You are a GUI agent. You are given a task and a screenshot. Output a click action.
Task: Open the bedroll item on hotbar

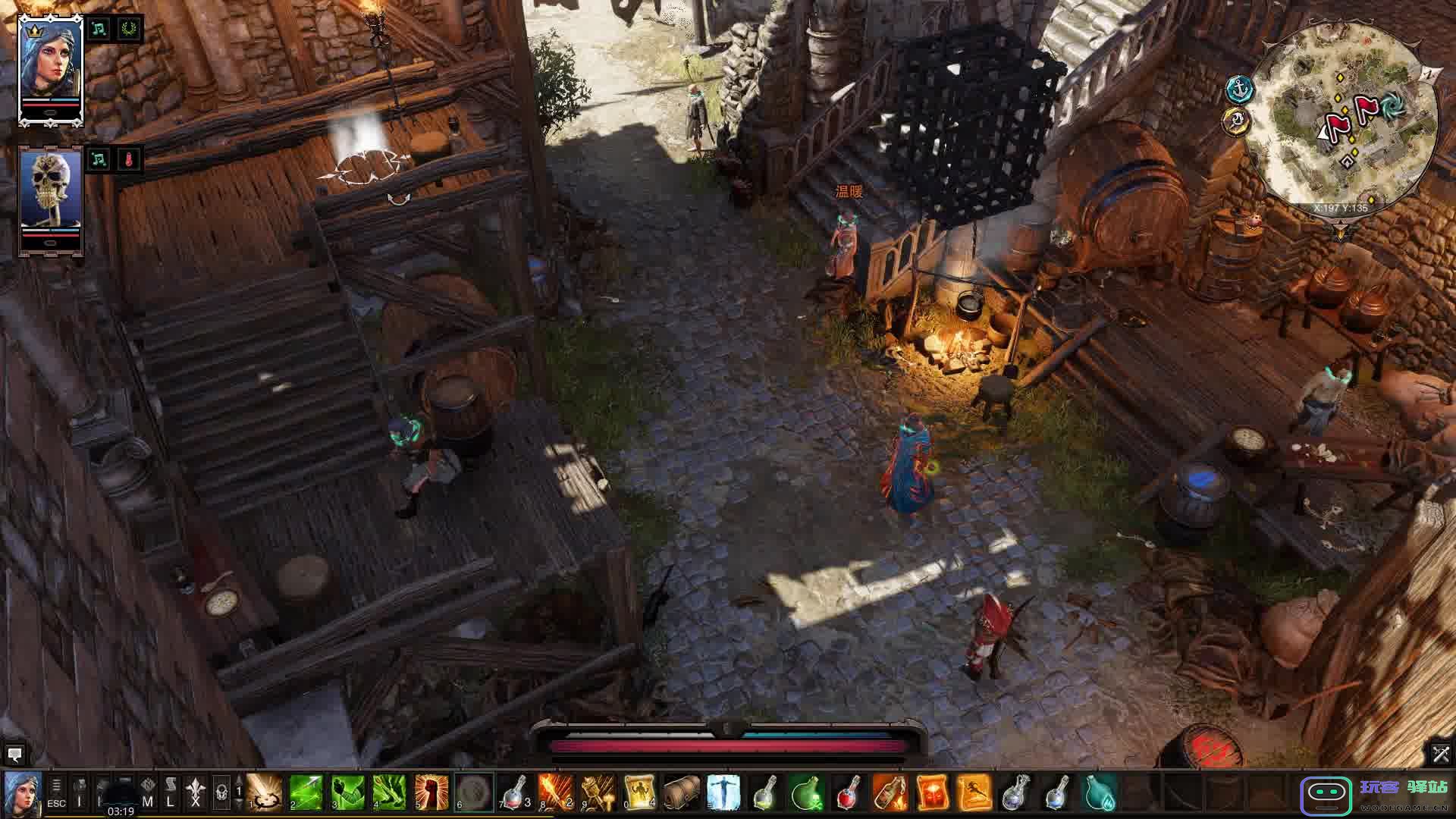[682, 792]
